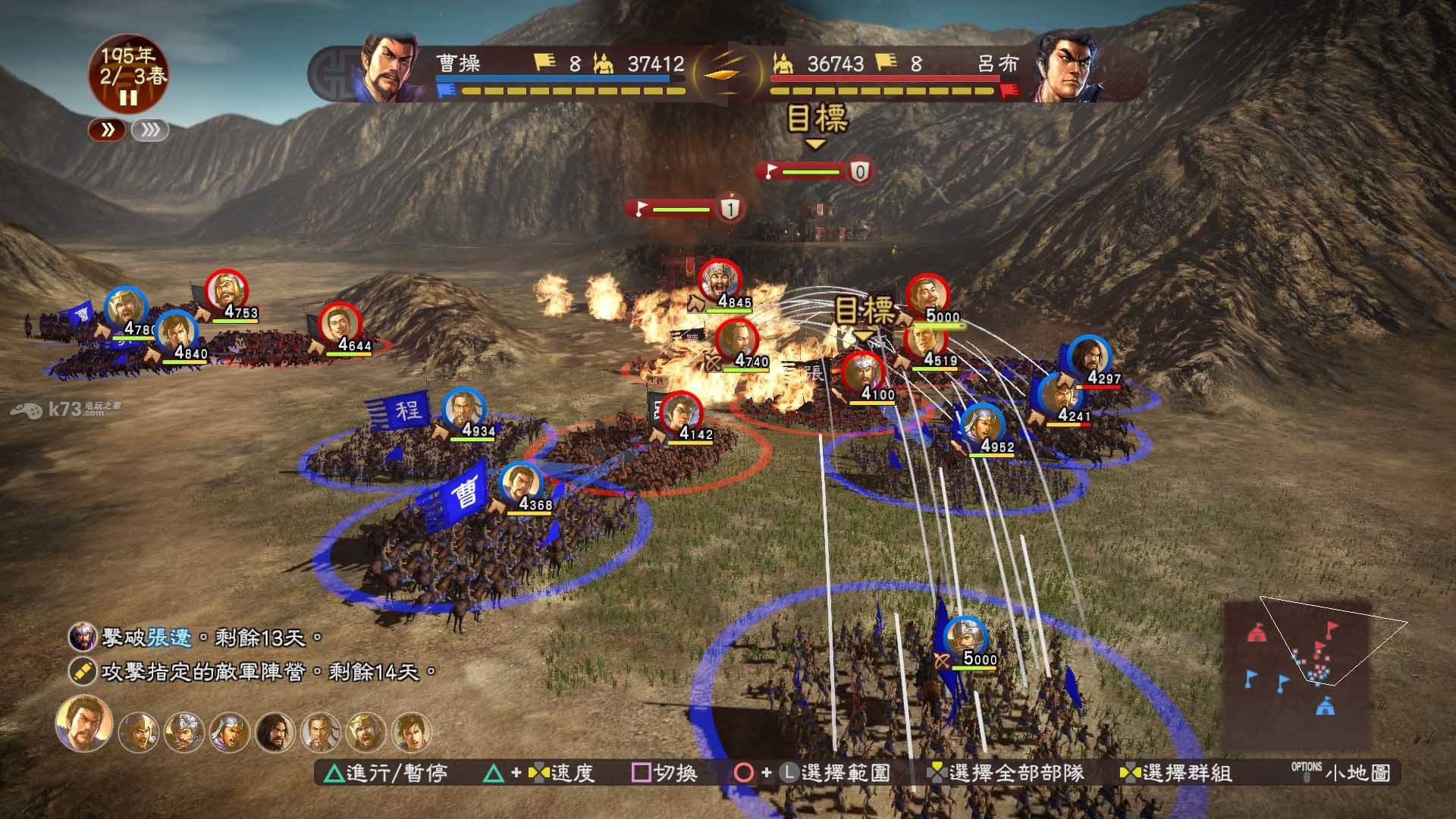1456x819 pixels.
Task: Set battle speed to triple arrows
Action: point(149,130)
